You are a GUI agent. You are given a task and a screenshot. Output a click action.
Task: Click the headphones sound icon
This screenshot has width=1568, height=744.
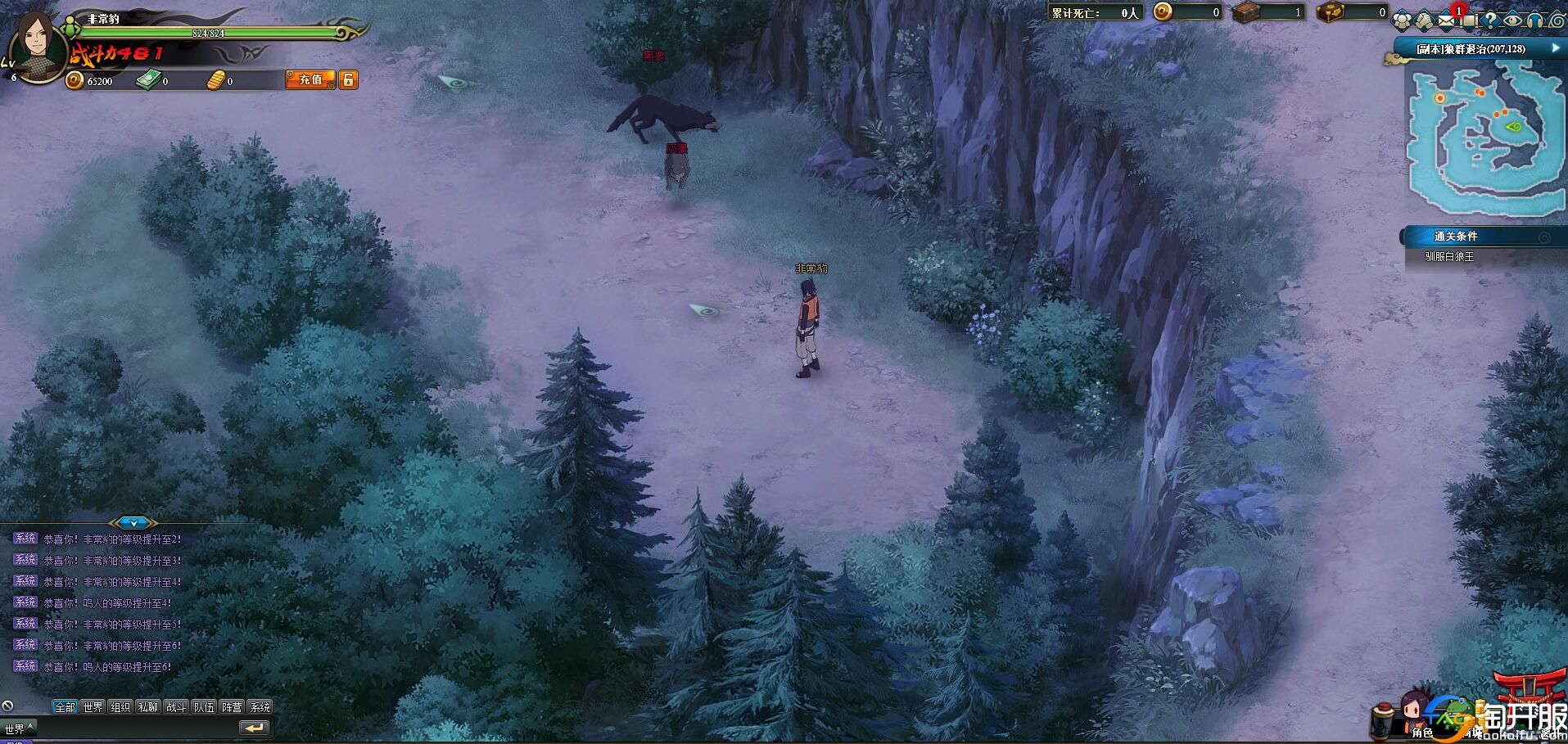pyautogui.click(x=1534, y=20)
